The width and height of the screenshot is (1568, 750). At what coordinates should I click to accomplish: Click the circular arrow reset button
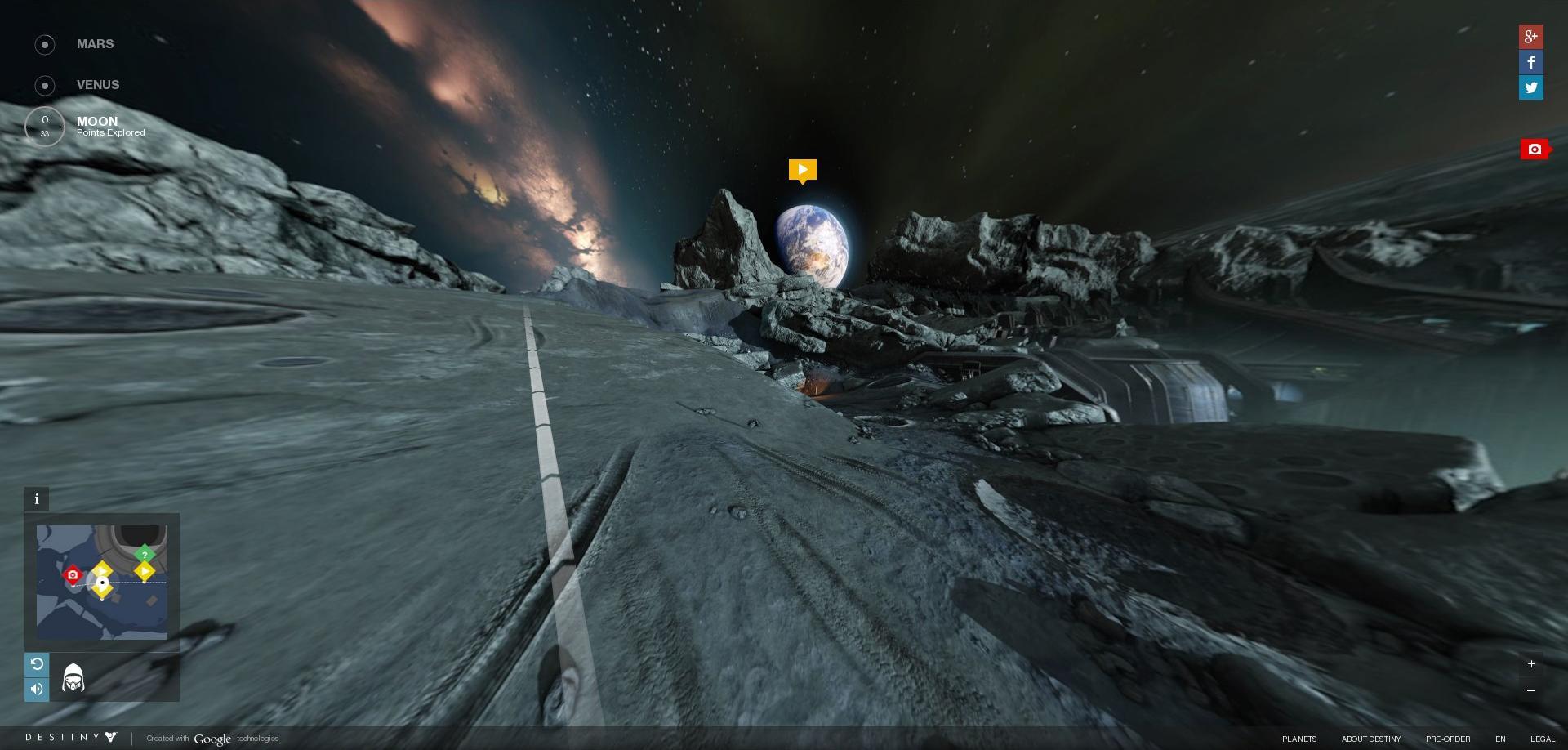tap(37, 664)
